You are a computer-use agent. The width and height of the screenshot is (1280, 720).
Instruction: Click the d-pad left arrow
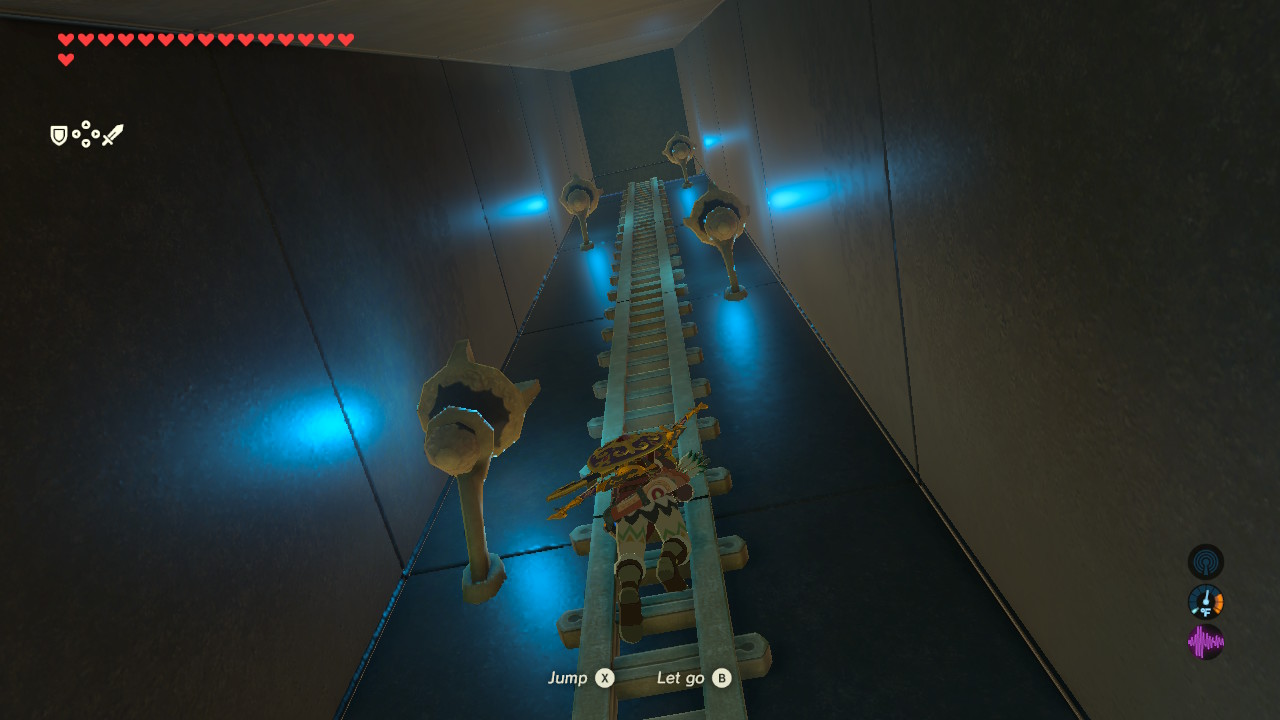click(x=76, y=134)
